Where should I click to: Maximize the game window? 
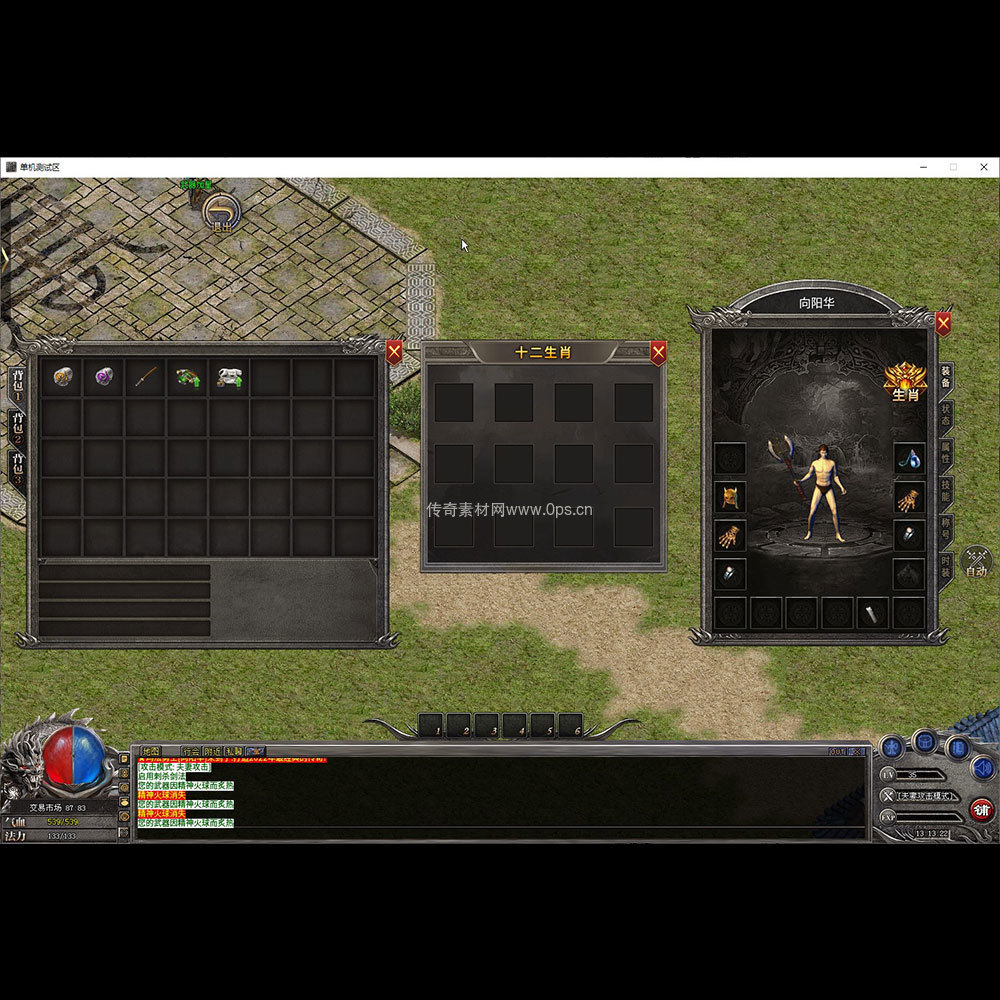click(953, 167)
